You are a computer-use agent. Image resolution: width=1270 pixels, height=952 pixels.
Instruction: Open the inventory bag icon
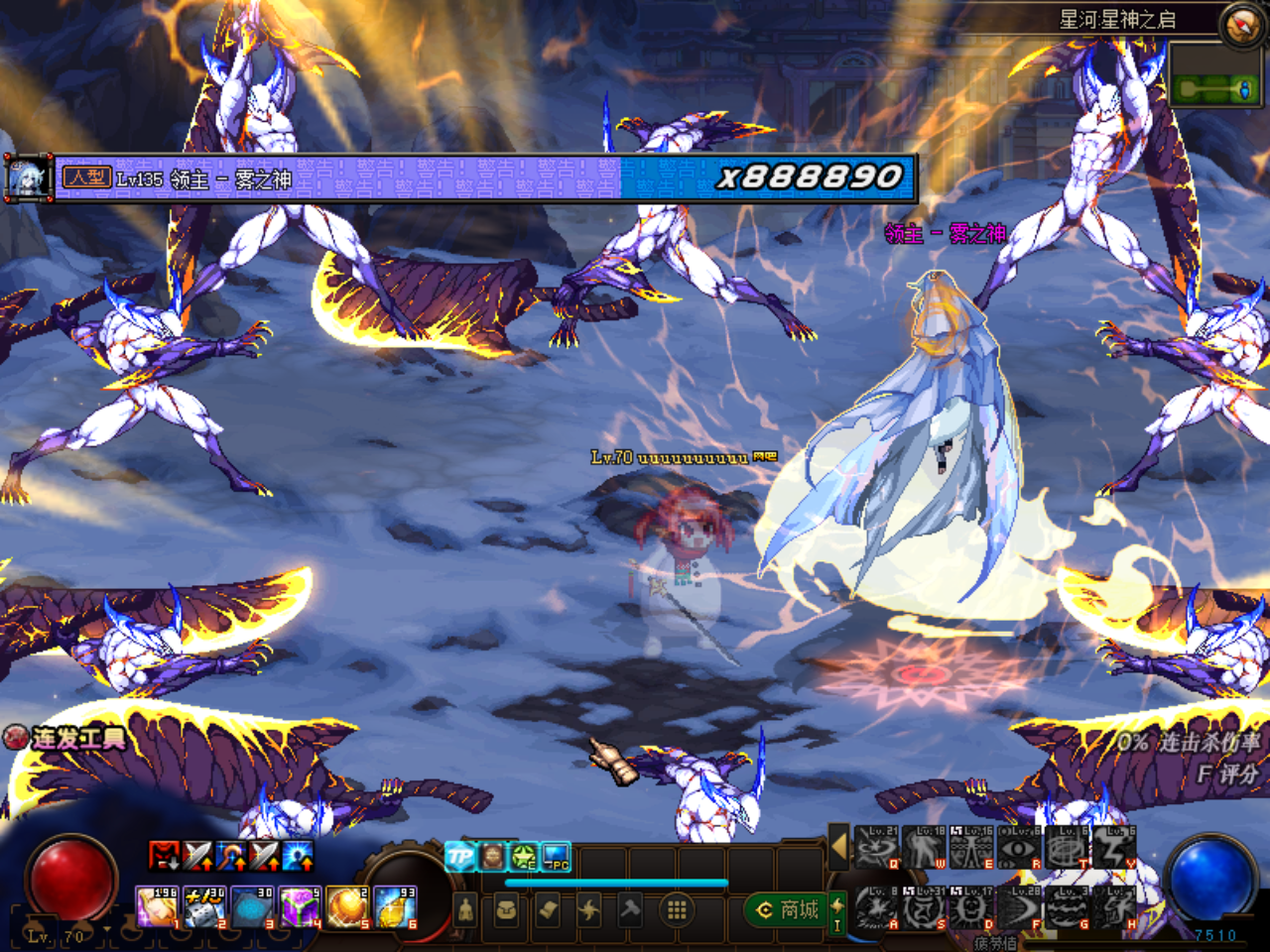coord(505,910)
